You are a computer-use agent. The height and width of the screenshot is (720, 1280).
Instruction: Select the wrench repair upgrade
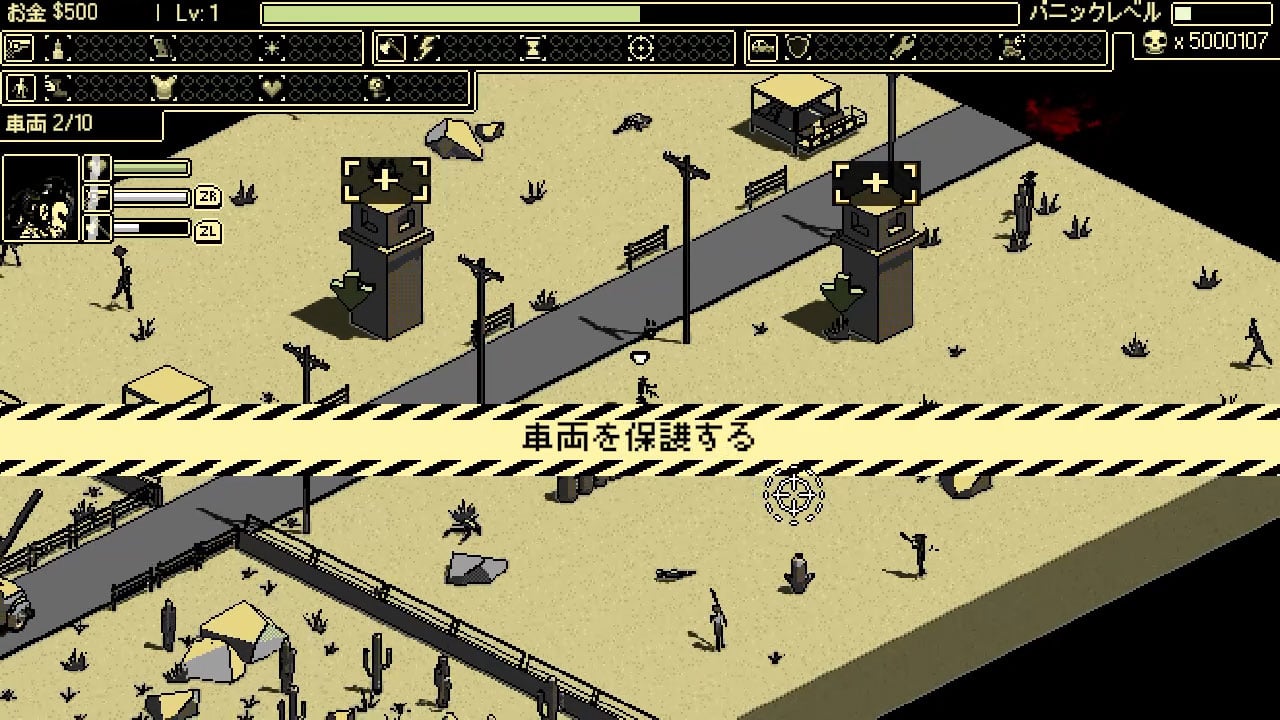point(905,48)
